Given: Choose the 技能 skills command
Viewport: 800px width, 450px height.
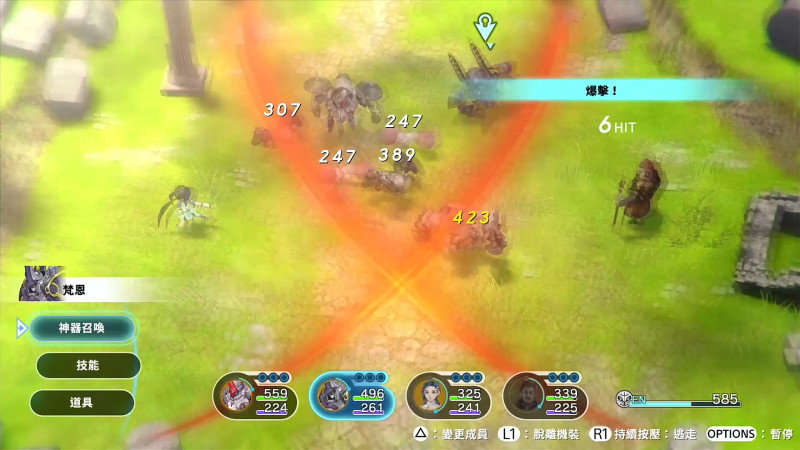Looking at the screenshot, I should click(x=87, y=366).
